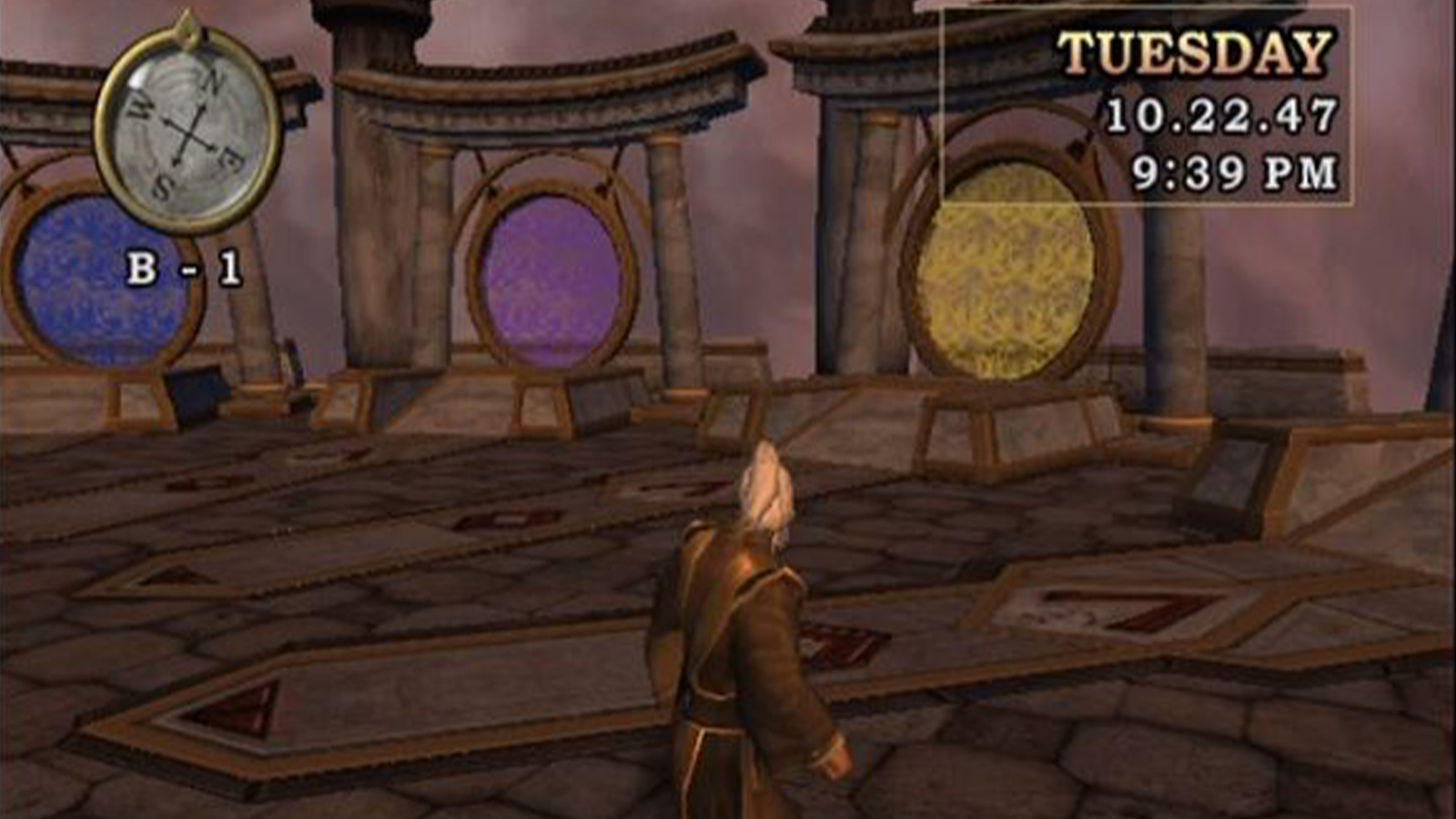Open details for the date 10.22.47
Image resolution: width=1456 pixels, height=819 pixels.
pyautogui.click(x=1219, y=114)
